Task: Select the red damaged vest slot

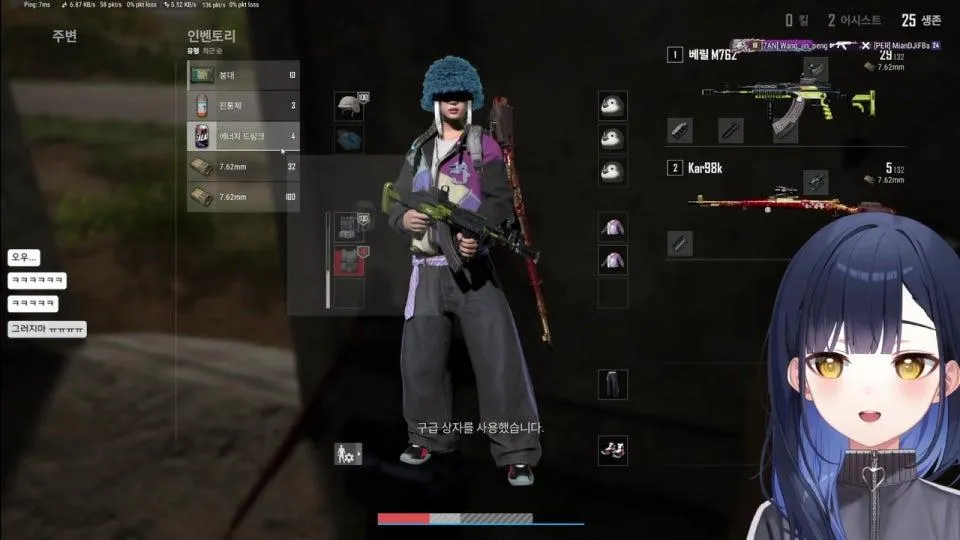Action: (x=346, y=260)
